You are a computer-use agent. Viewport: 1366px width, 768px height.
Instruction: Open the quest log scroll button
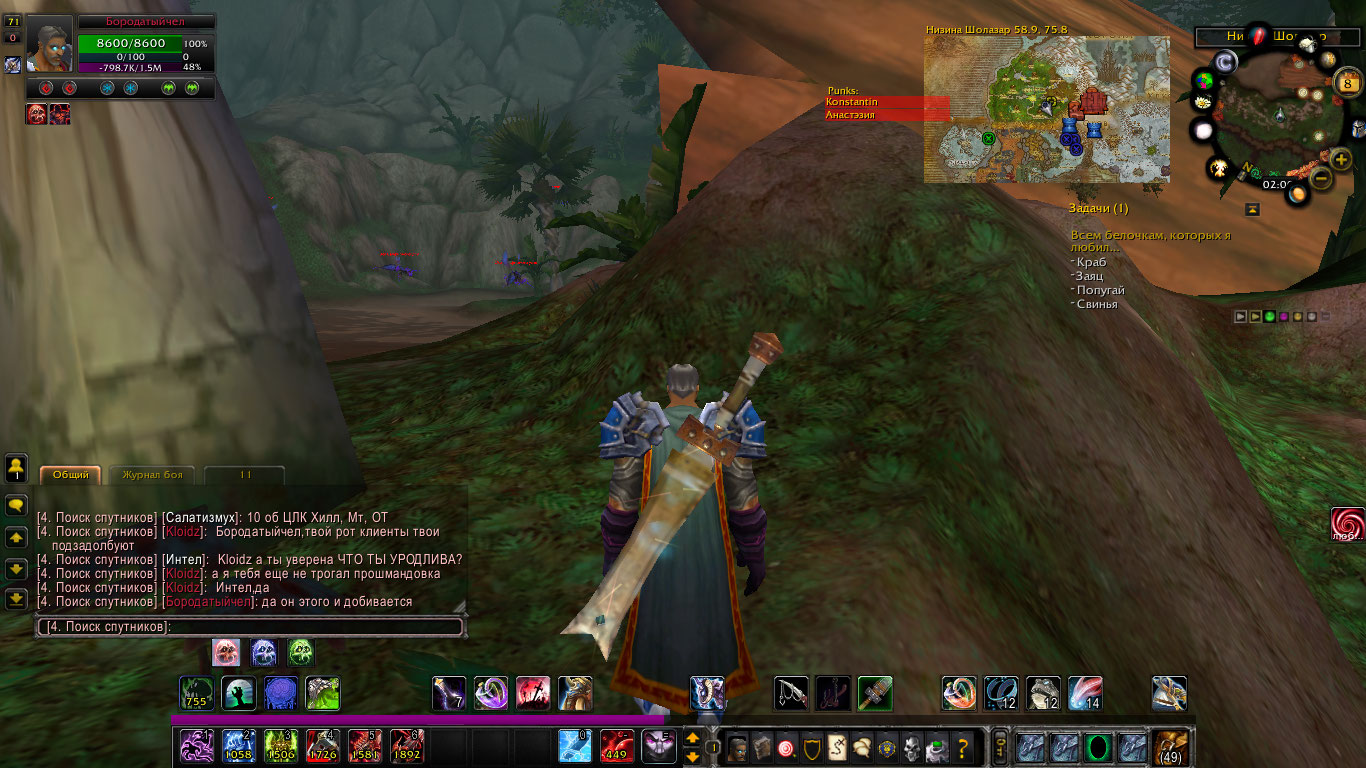(836, 747)
